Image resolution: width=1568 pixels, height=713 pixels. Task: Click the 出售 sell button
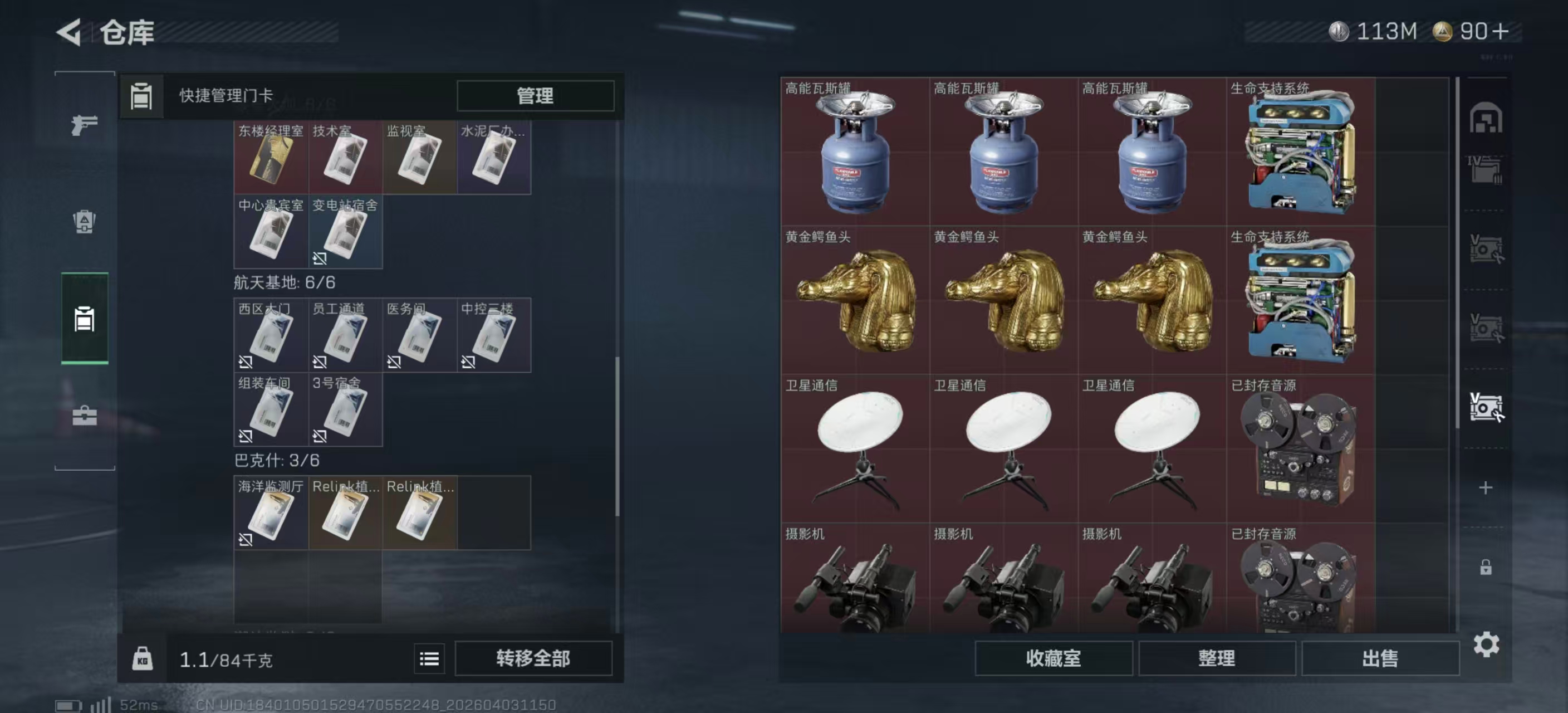coord(1380,659)
